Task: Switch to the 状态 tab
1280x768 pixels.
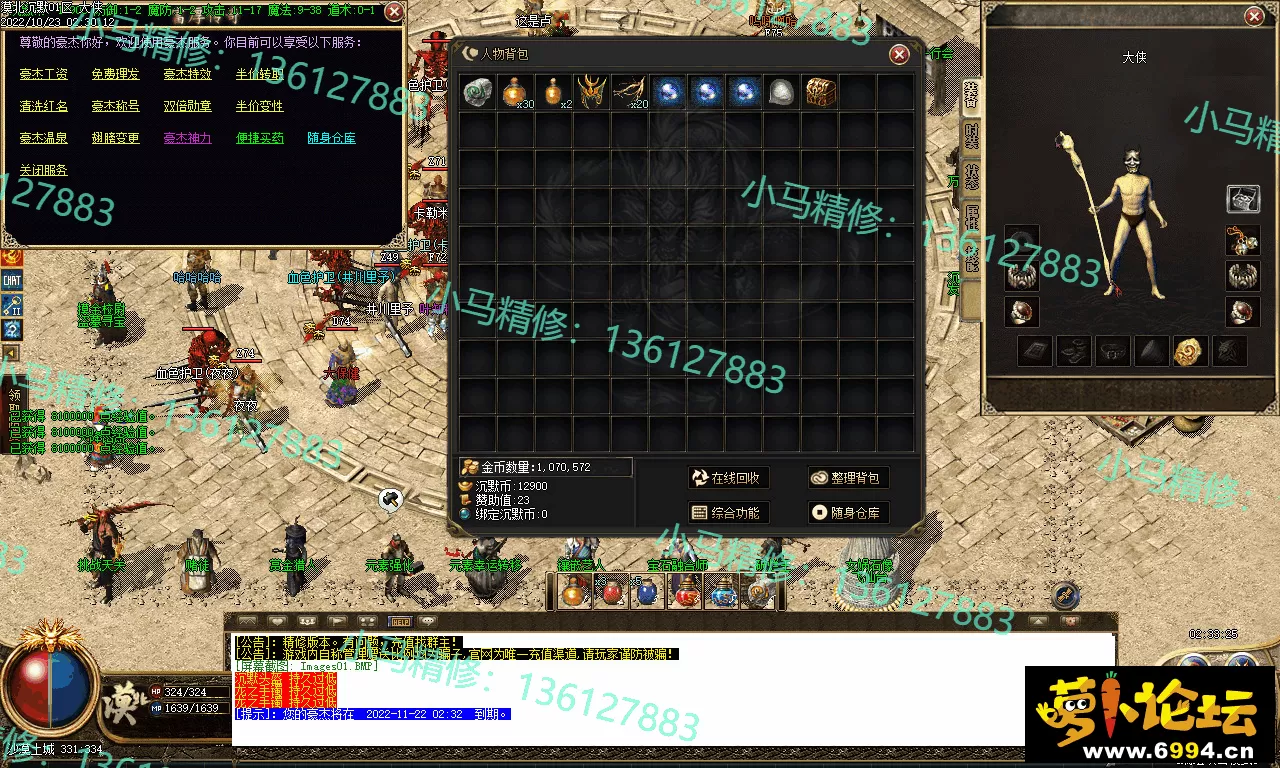Action: tap(971, 176)
